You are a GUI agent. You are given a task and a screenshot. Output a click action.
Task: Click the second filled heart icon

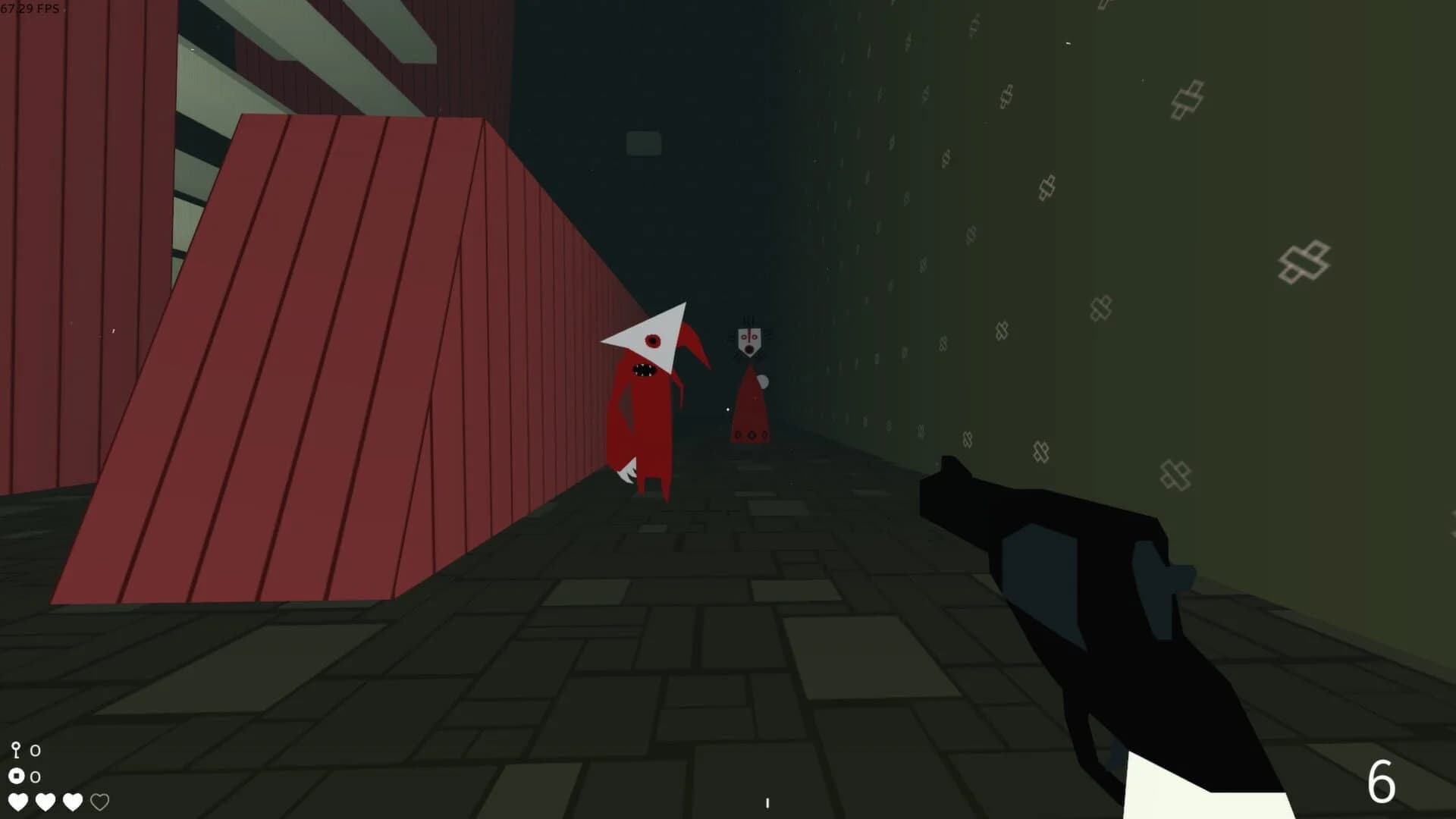click(46, 801)
